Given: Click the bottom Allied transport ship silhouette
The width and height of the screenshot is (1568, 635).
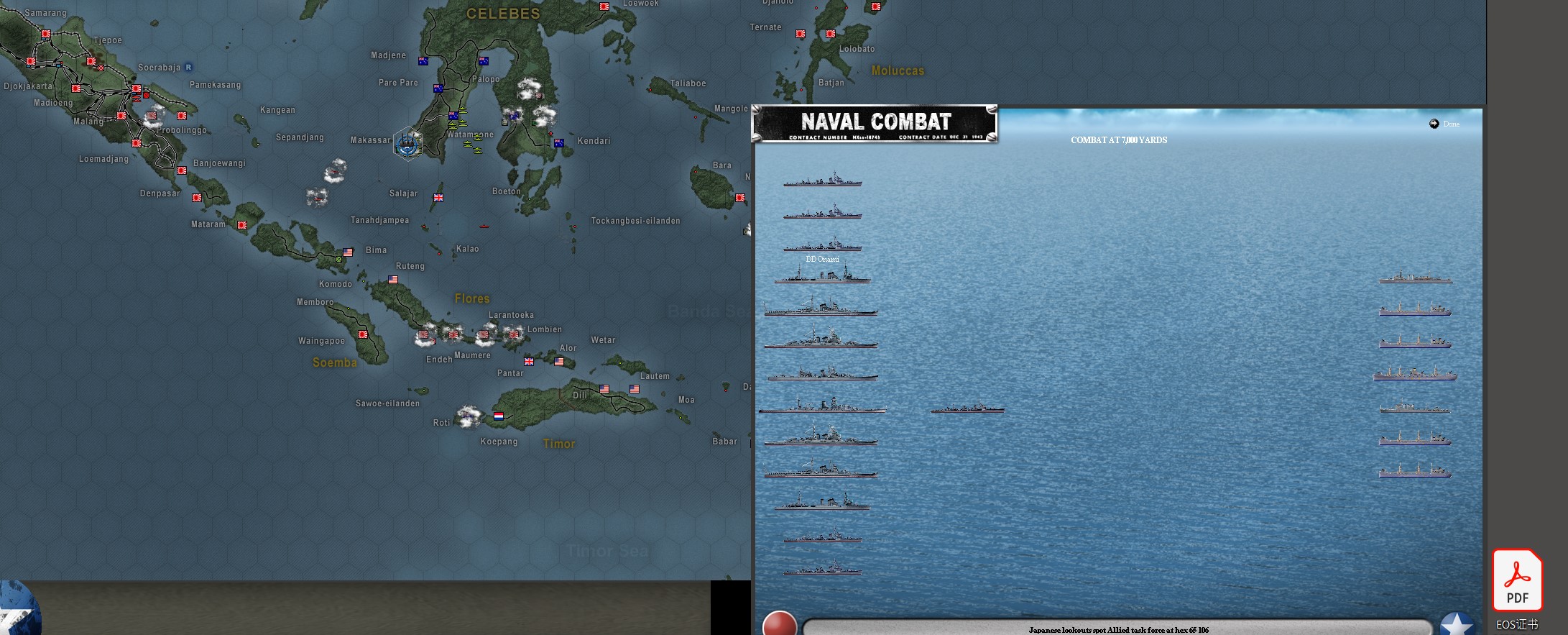Looking at the screenshot, I should 1413,473.
